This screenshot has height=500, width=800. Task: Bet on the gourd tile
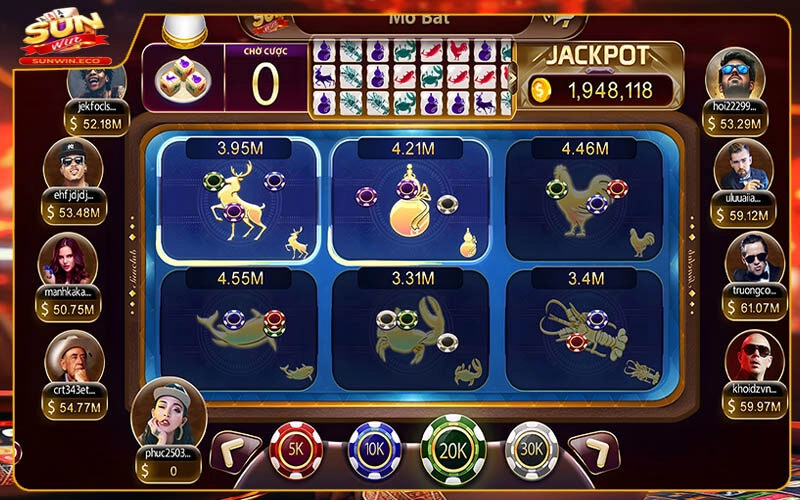(x=412, y=200)
